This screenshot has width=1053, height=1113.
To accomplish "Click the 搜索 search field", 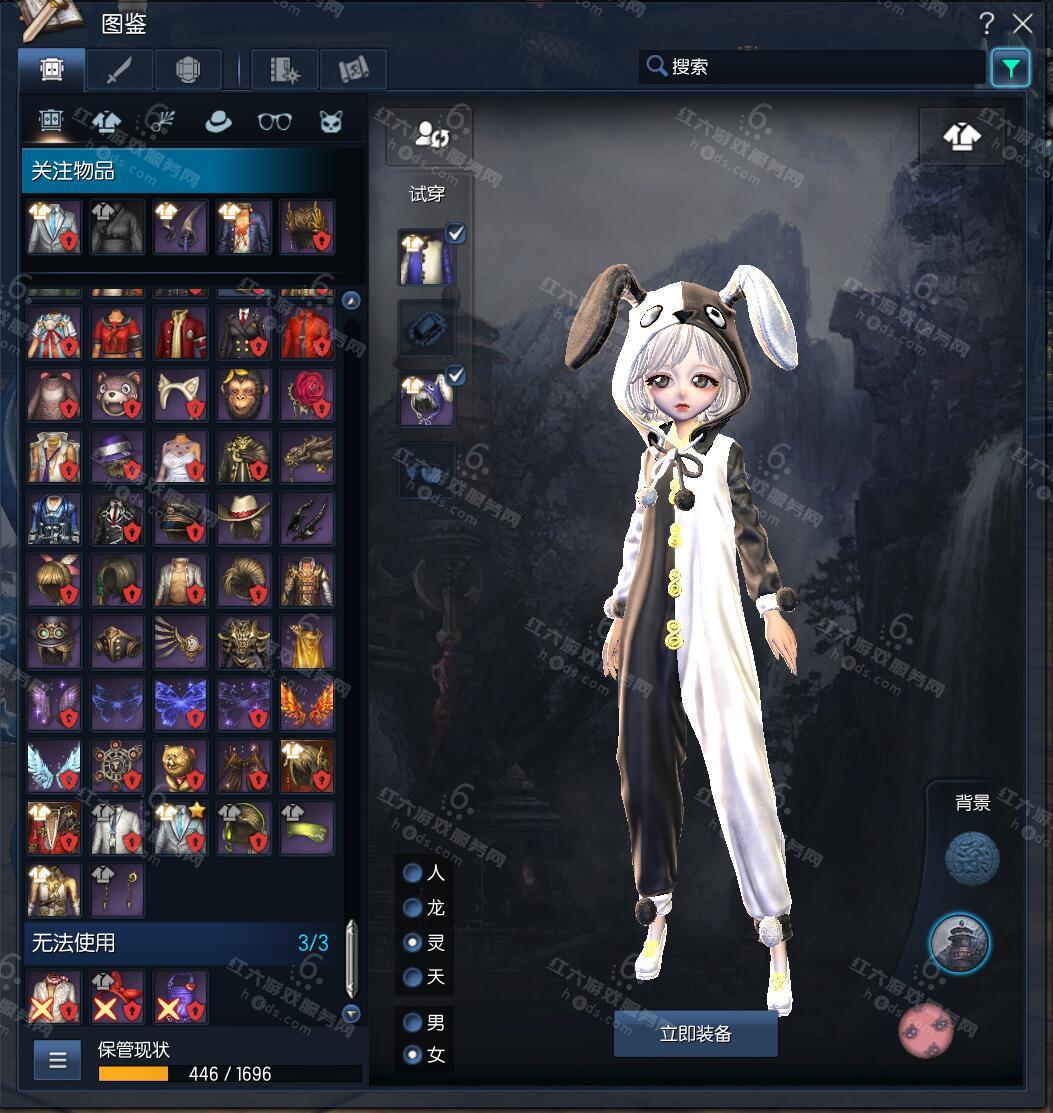I will [x=810, y=67].
